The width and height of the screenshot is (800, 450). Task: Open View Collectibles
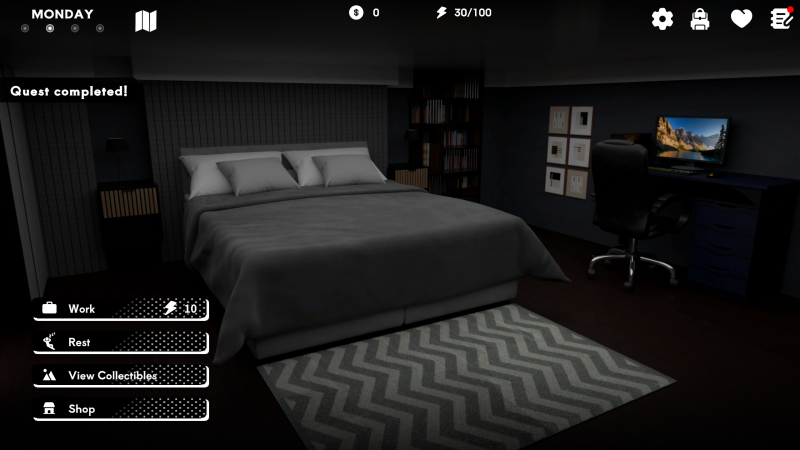point(120,376)
